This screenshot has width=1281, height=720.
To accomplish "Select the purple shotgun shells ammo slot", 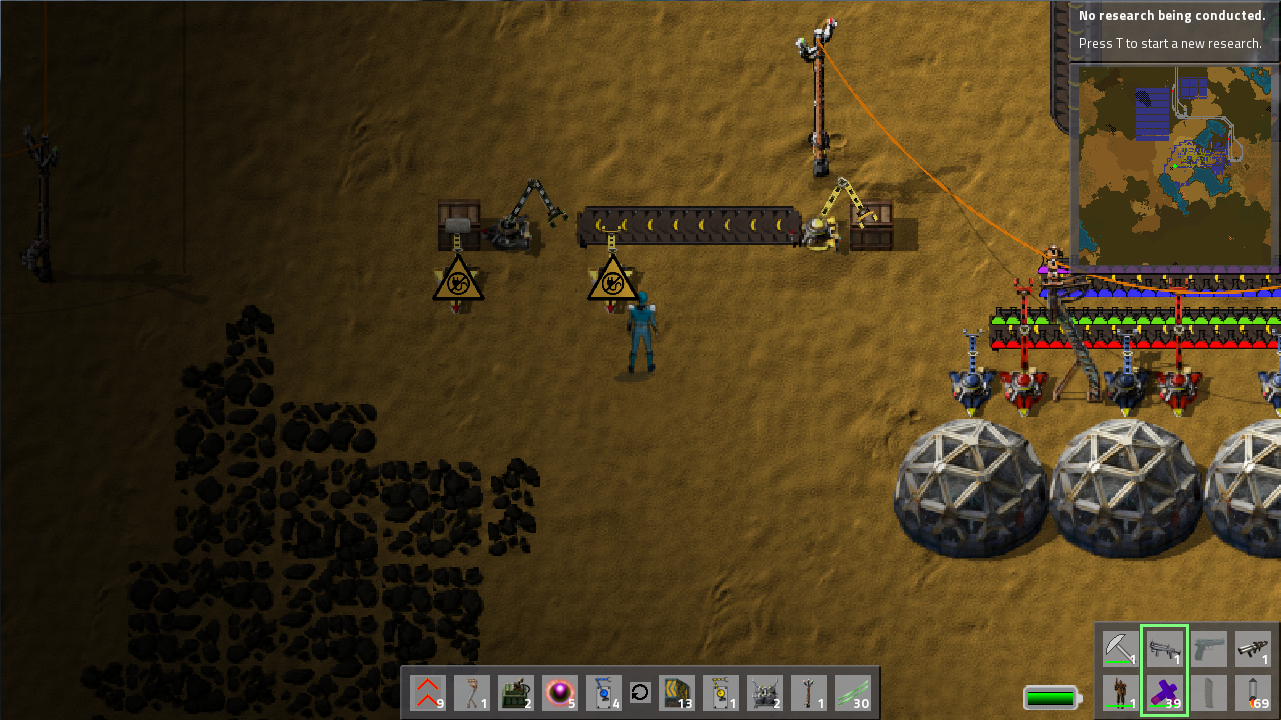I will click(1164, 693).
